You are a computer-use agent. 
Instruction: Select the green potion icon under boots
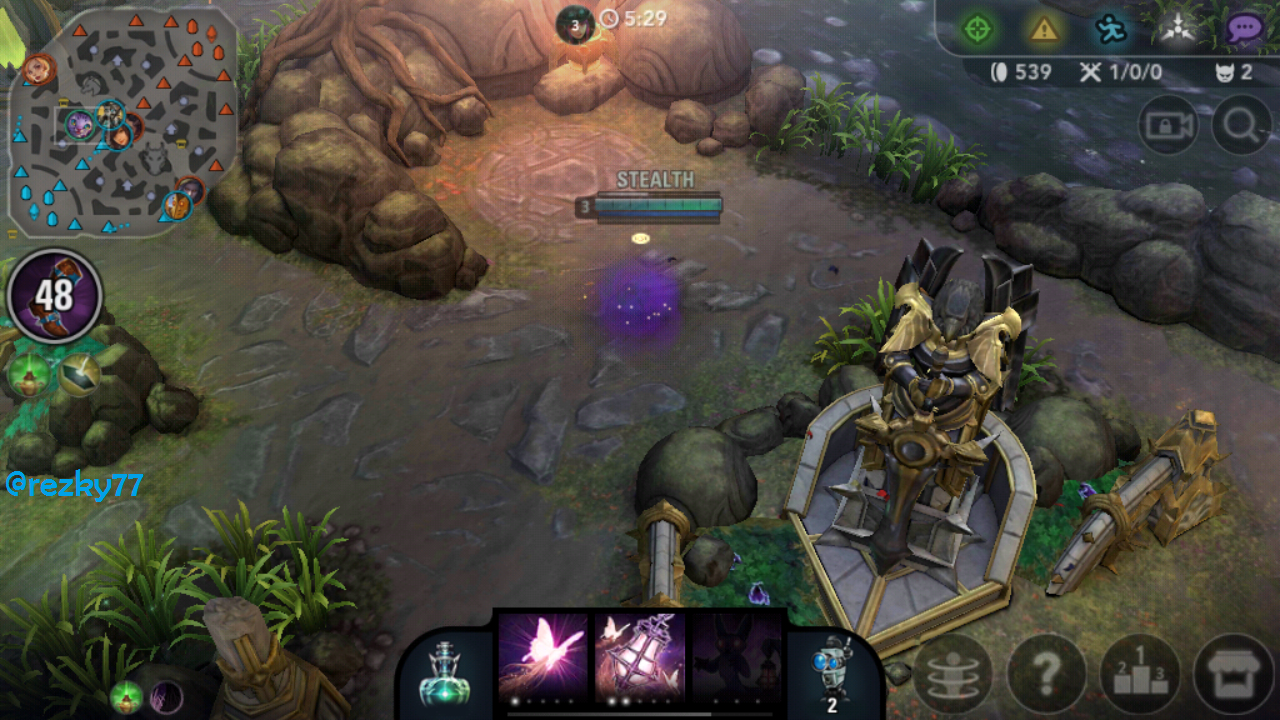29,374
